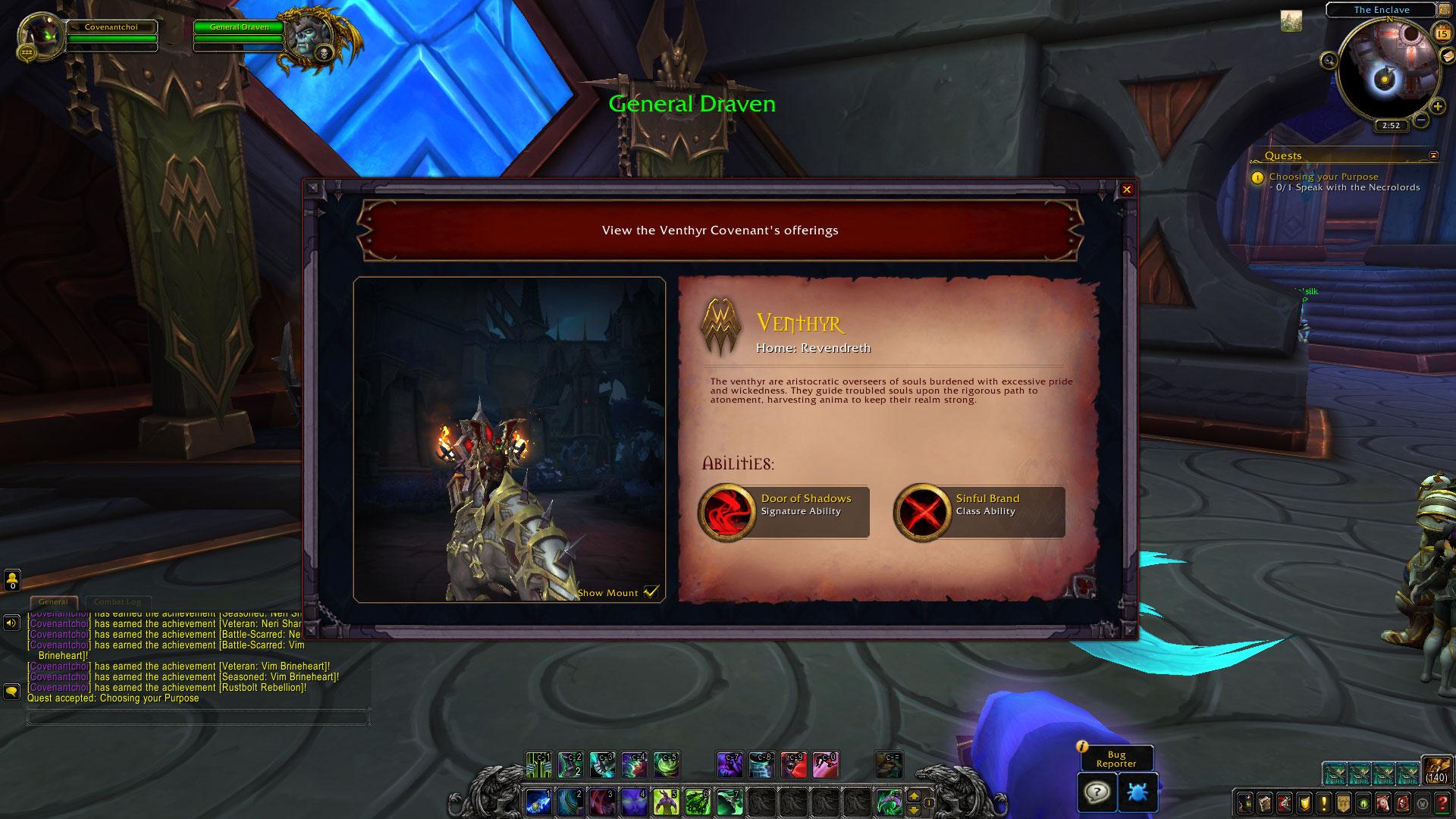Click the Covenantchoi player portrait
1456x819 pixels.
(41, 35)
